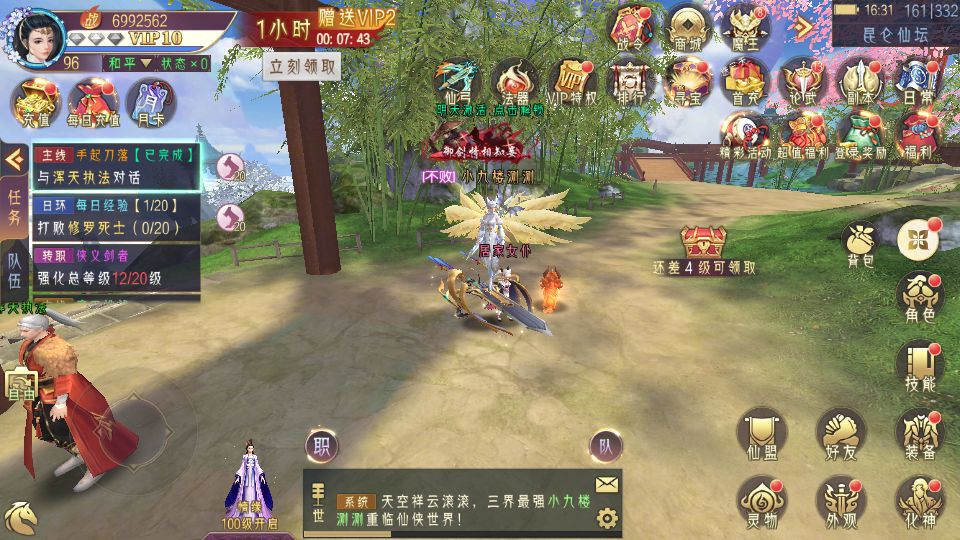Open the 仙盟 guild menu
Image resolution: width=960 pixels, height=540 pixels.
click(761, 433)
